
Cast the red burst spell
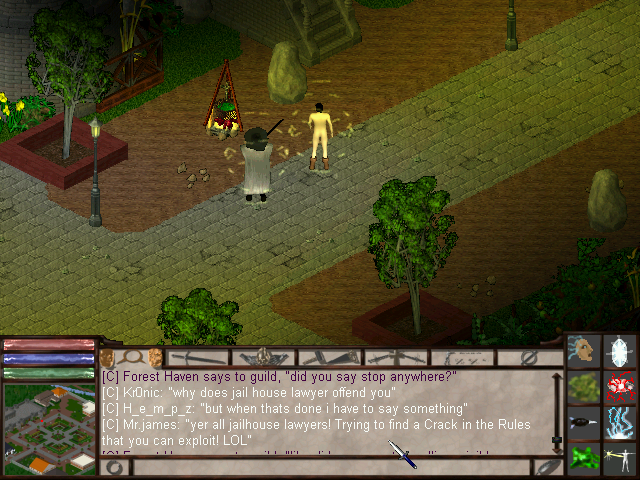click(621, 387)
